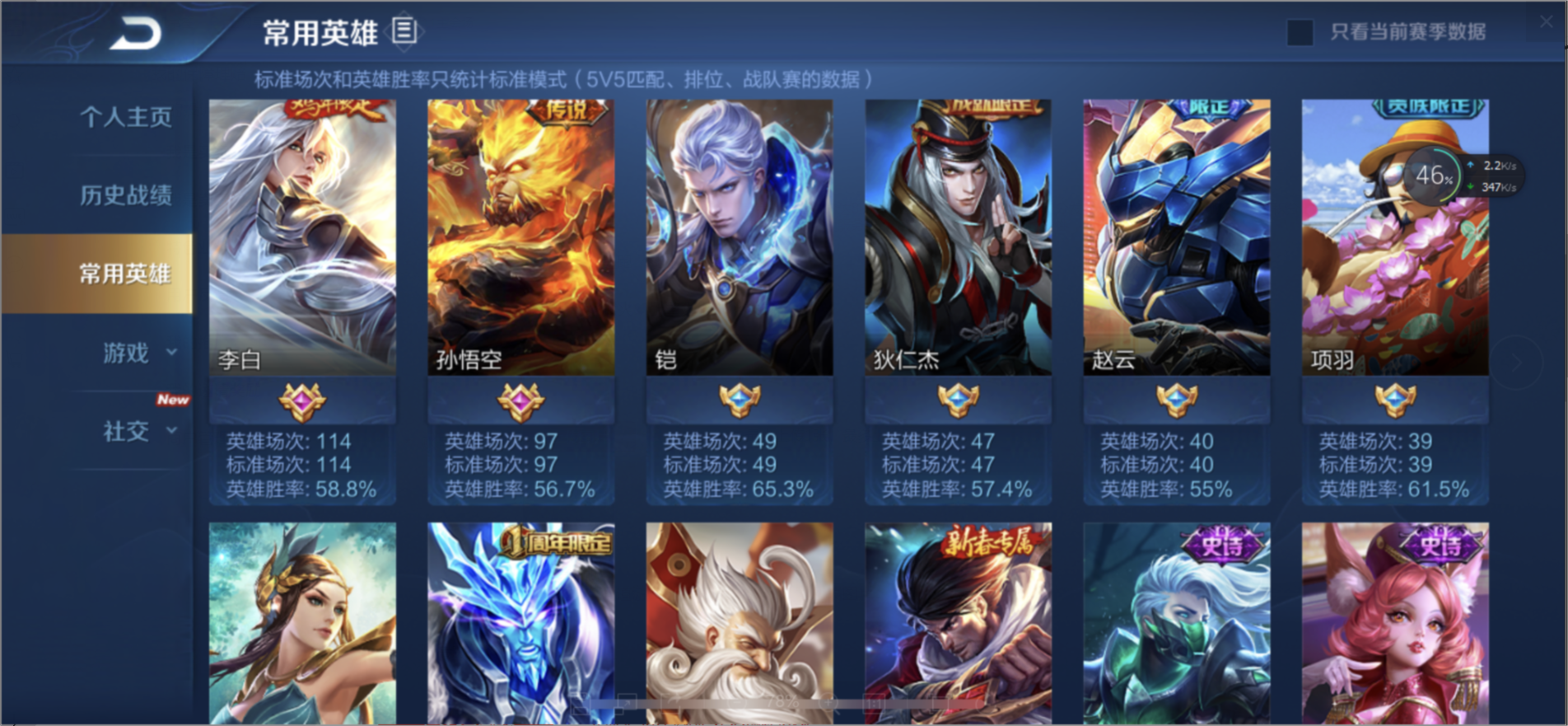Click 项羽's rank emblem icon
Viewport: 1568px width, 726px height.
[x=1394, y=401]
